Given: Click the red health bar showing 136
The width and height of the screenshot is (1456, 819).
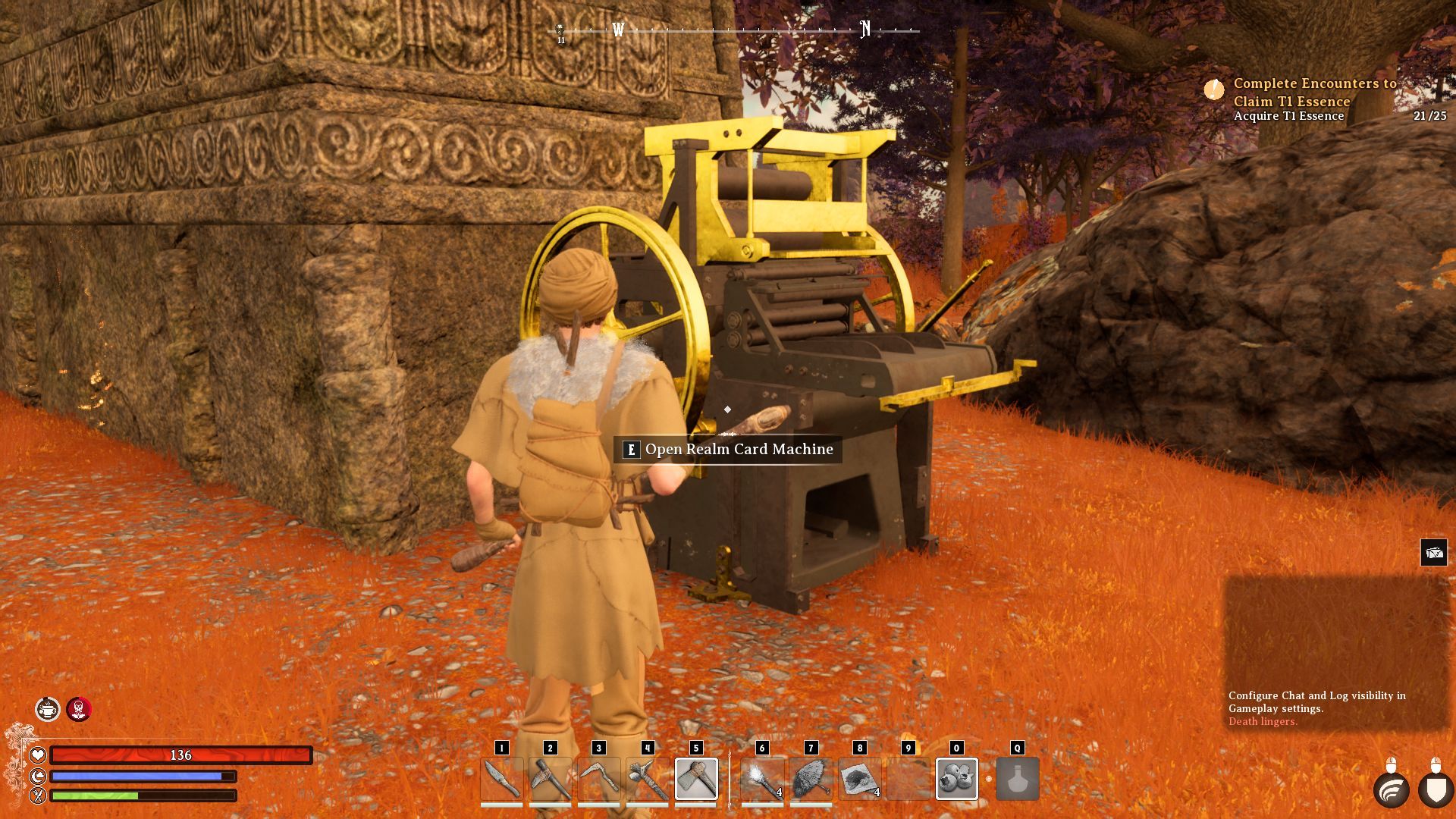Looking at the screenshot, I should tap(180, 755).
